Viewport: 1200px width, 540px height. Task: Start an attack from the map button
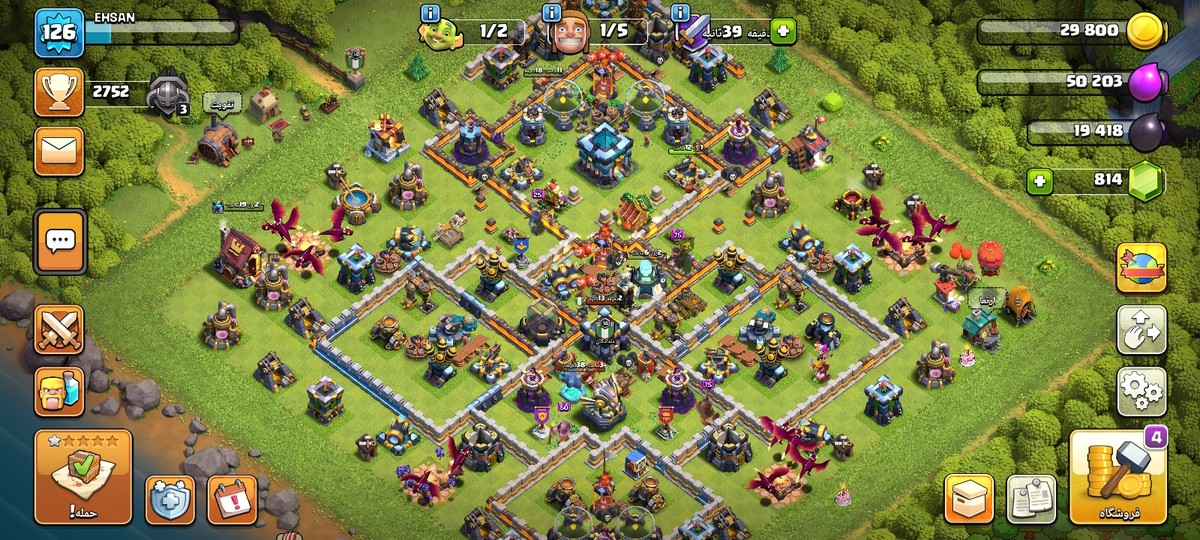coord(83,476)
